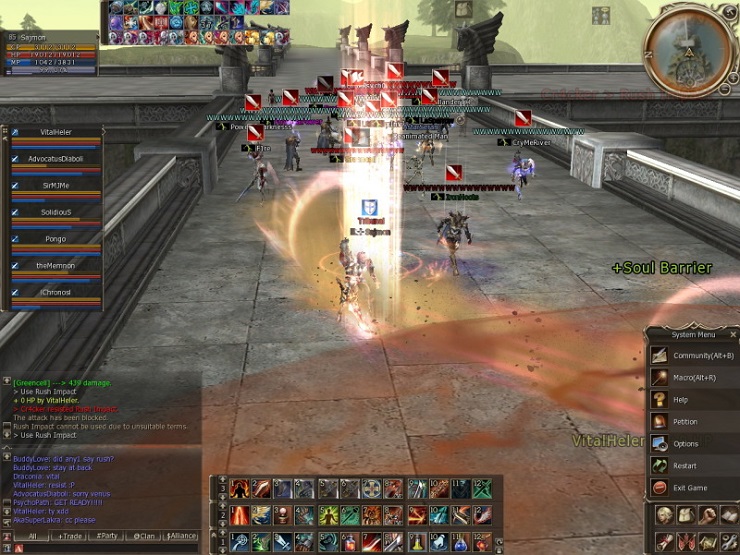
Task: Switch to the #Party chat tab
Action: pos(107,536)
